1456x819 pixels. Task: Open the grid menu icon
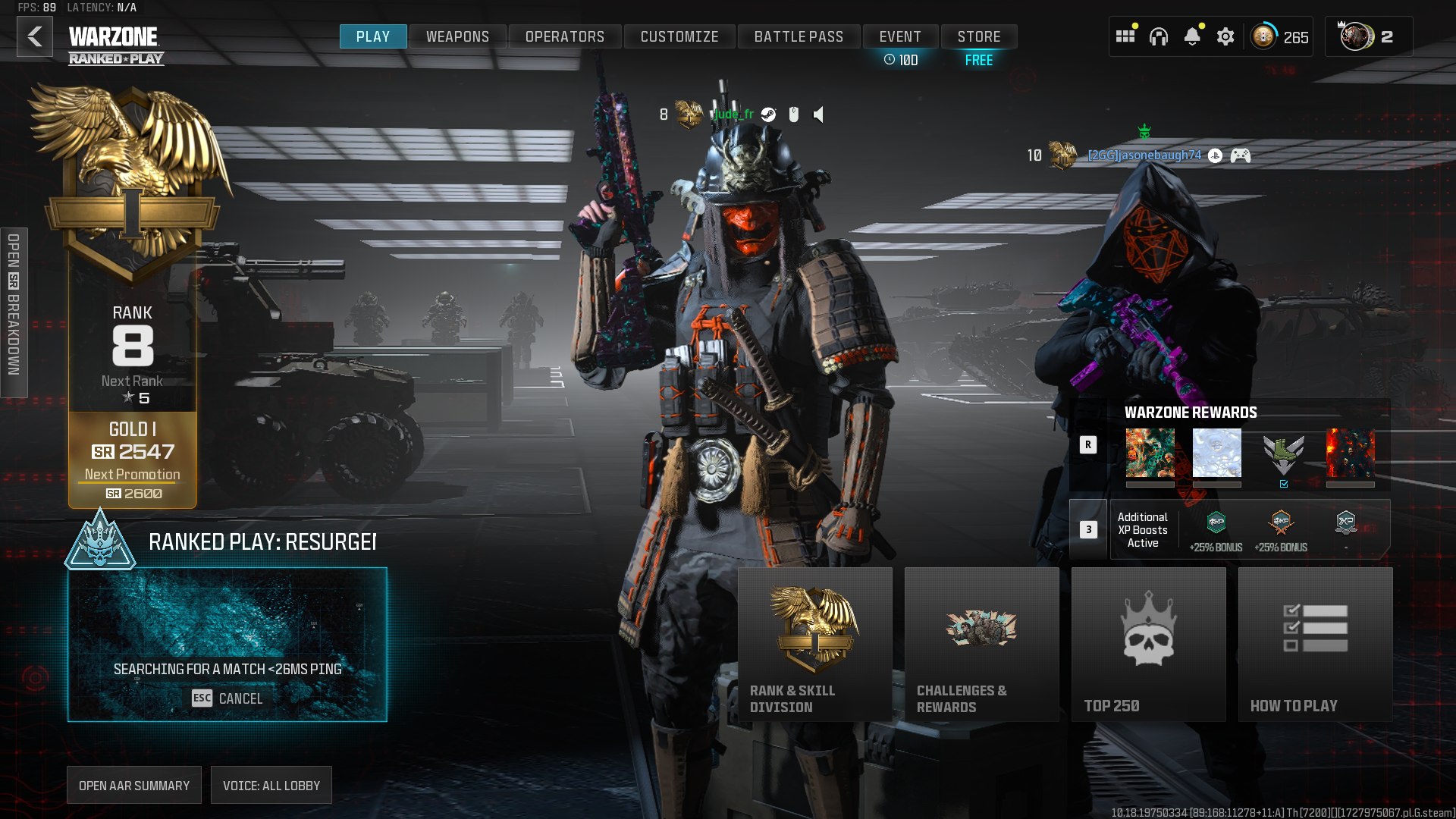coord(1125,36)
